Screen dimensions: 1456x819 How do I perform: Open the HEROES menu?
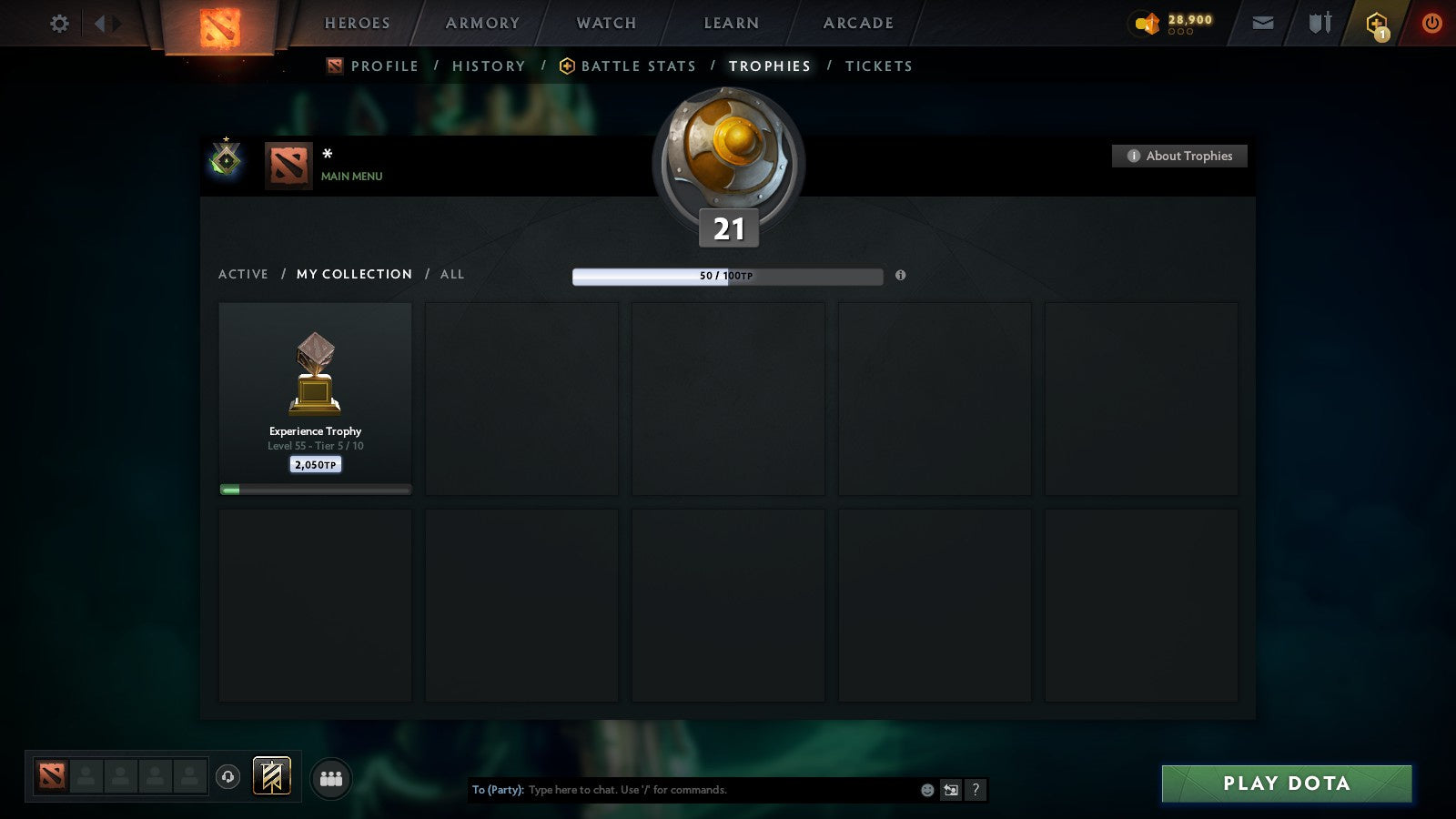click(356, 23)
